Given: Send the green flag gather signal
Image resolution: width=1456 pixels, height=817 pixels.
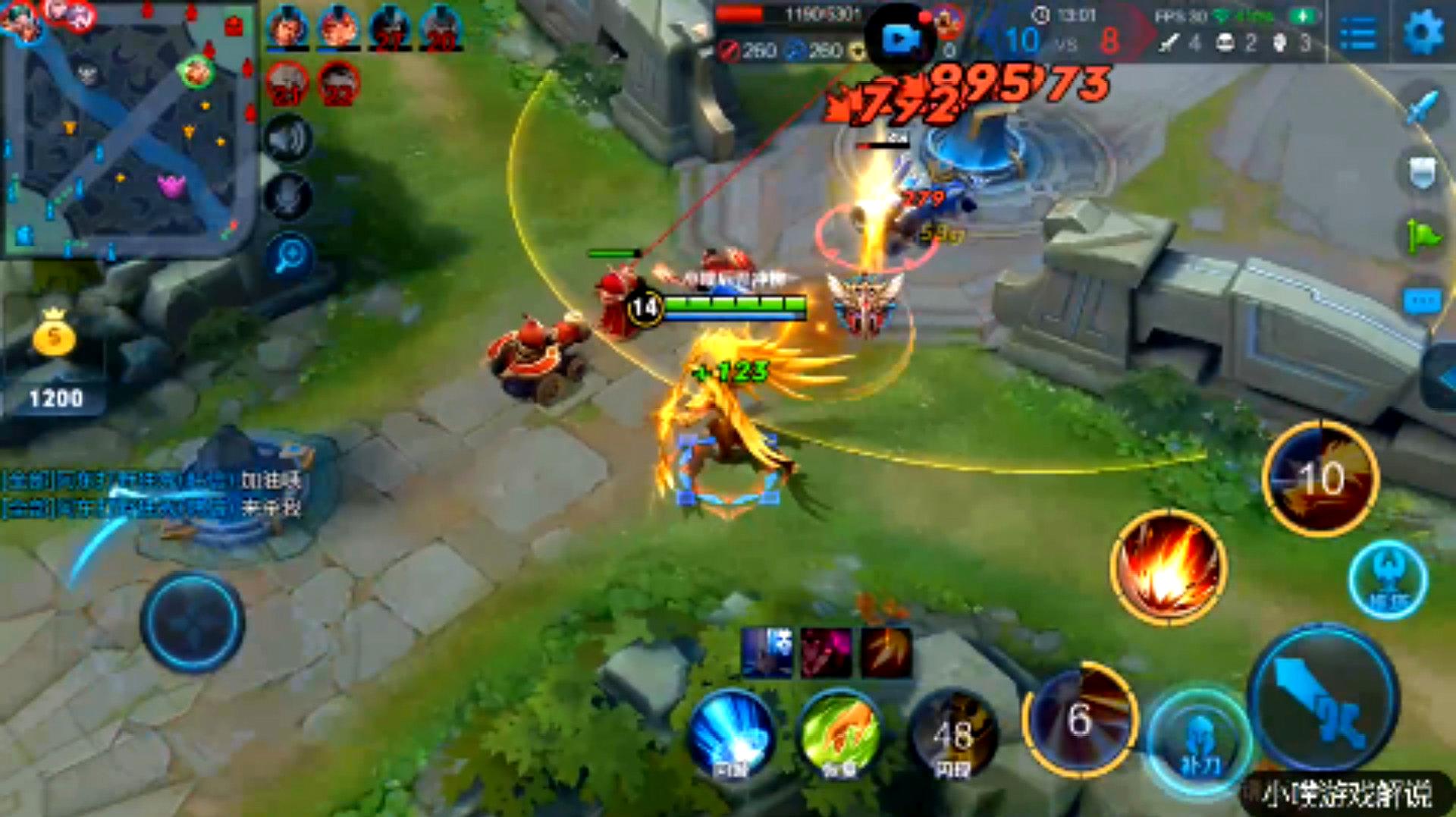Looking at the screenshot, I should coord(1422,237).
